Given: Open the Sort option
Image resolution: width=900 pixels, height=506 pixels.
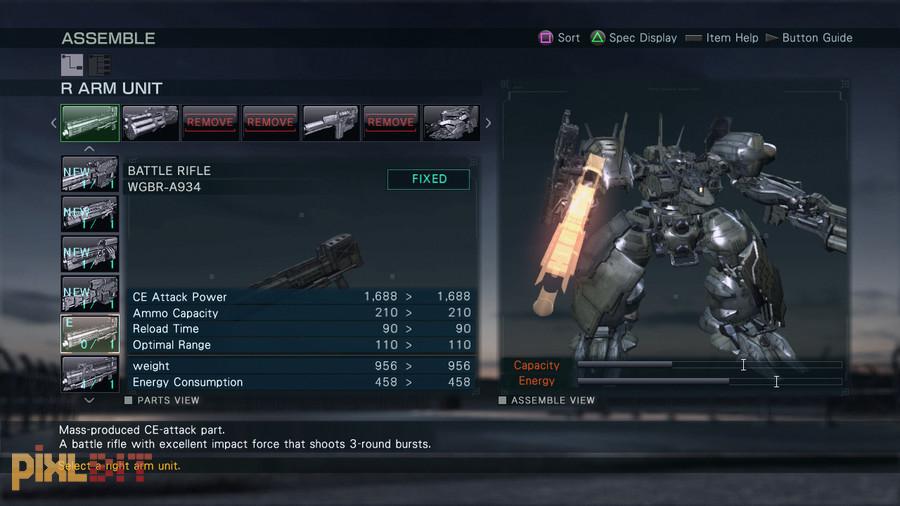Looking at the screenshot, I should 559,38.
